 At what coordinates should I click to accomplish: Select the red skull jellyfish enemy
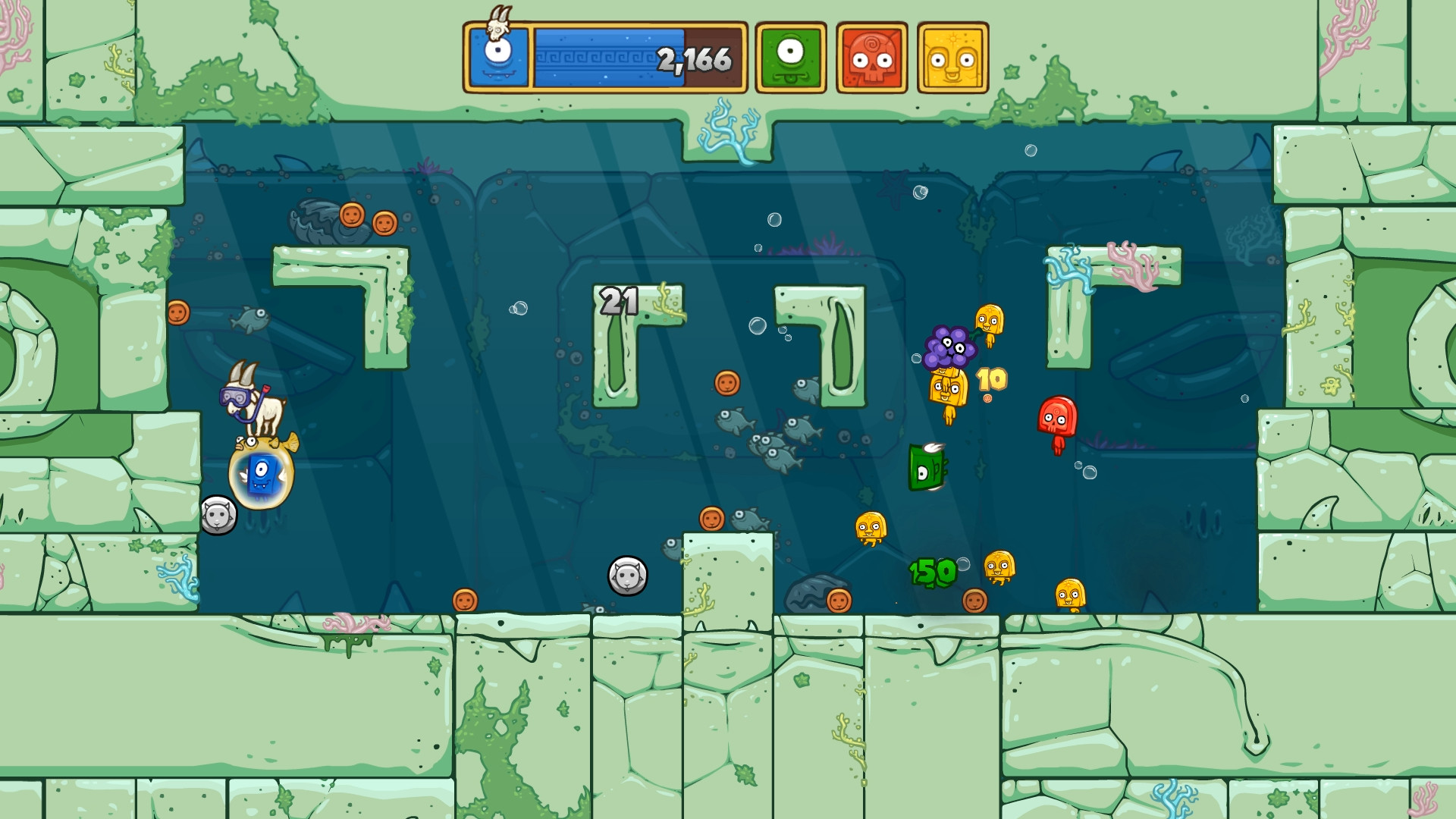[1057, 416]
